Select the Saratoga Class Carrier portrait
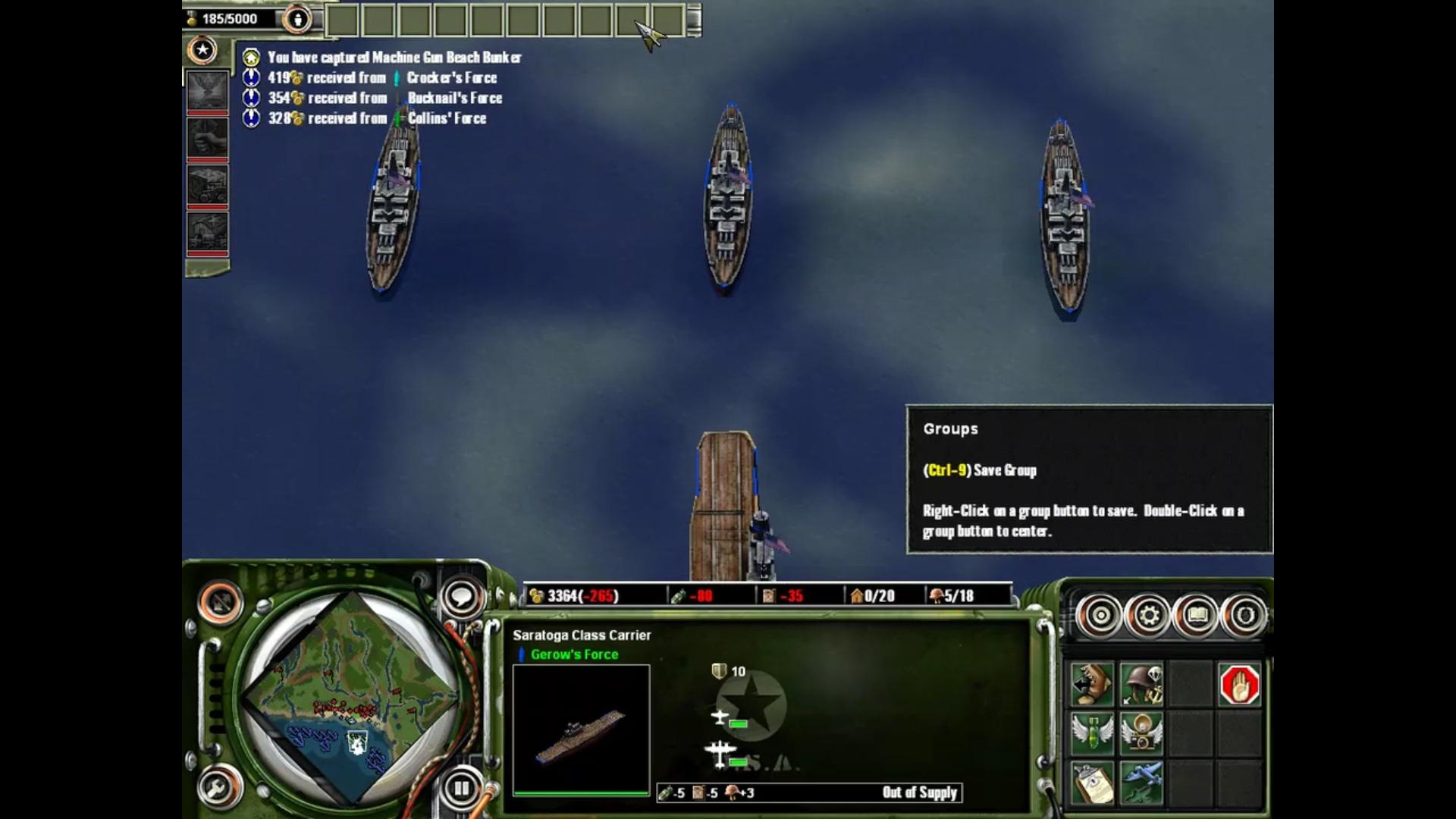1456x819 pixels. click(x=581, y=730)
